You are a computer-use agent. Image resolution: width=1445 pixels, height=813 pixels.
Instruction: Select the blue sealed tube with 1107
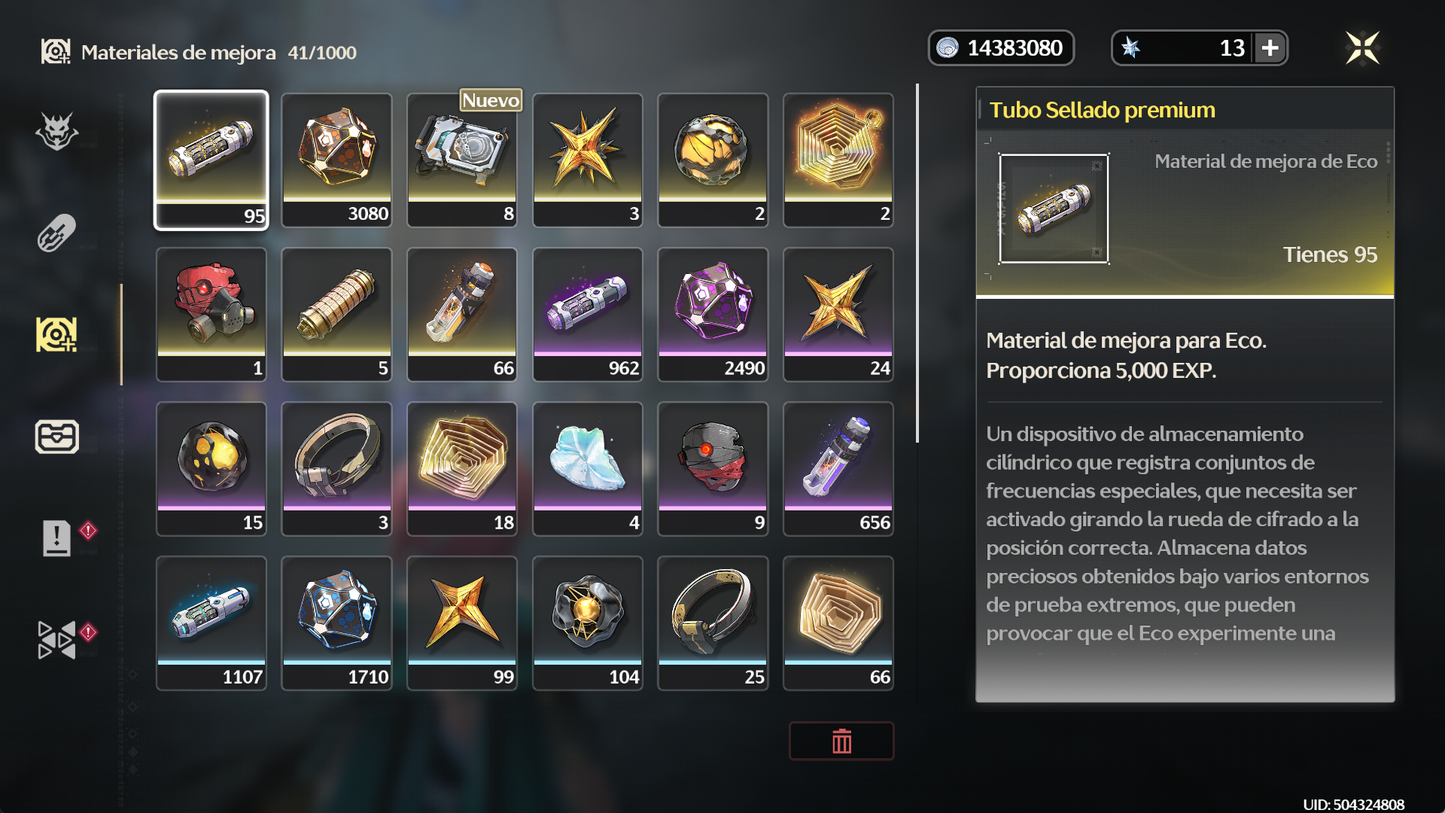point(211,623)
